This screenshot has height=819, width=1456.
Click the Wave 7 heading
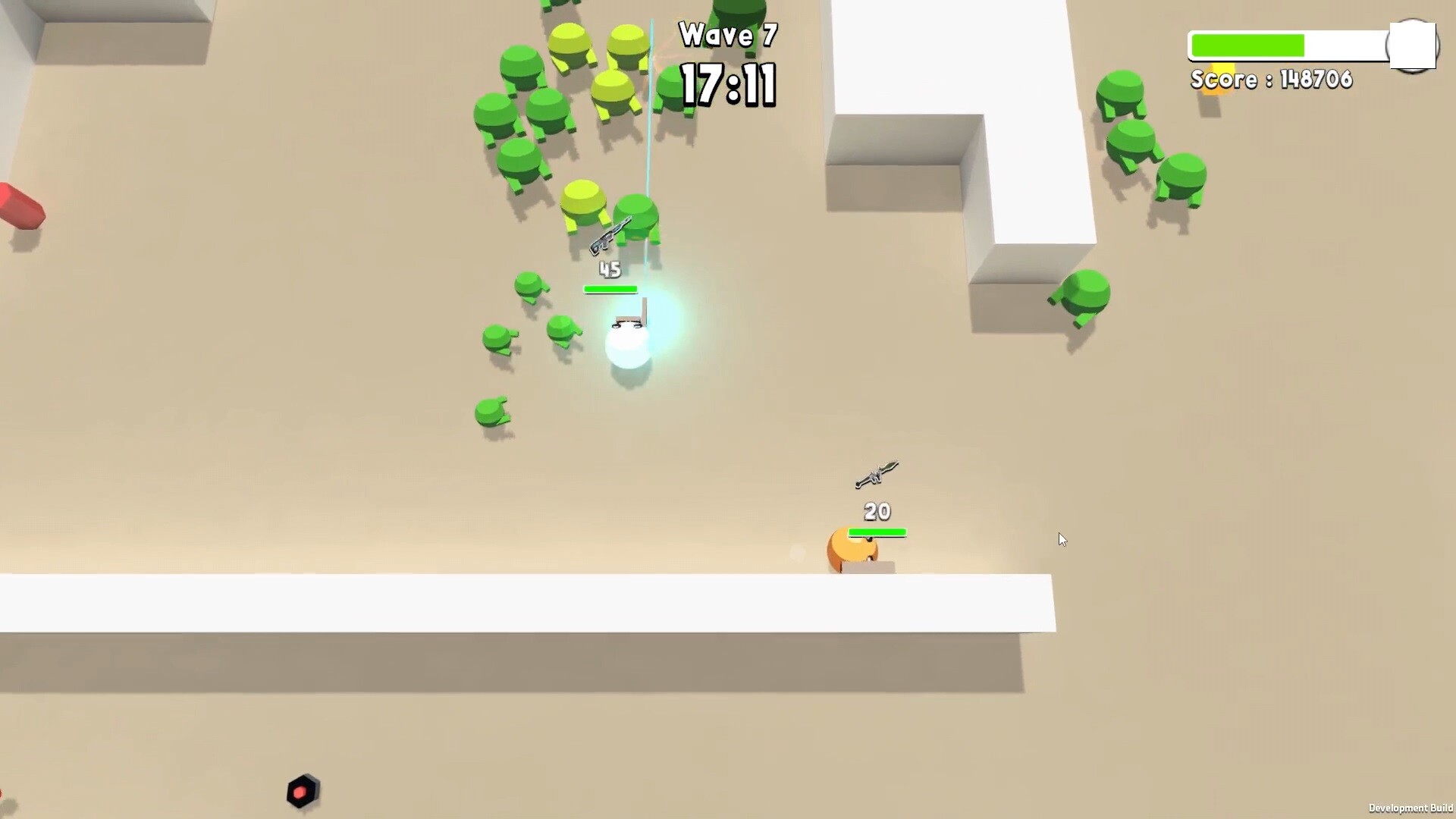coord(727,35)
